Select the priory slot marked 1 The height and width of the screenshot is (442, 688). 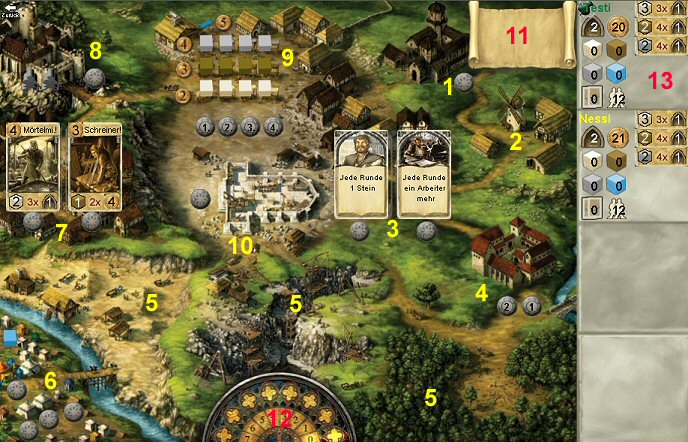(x=531, y=306)
